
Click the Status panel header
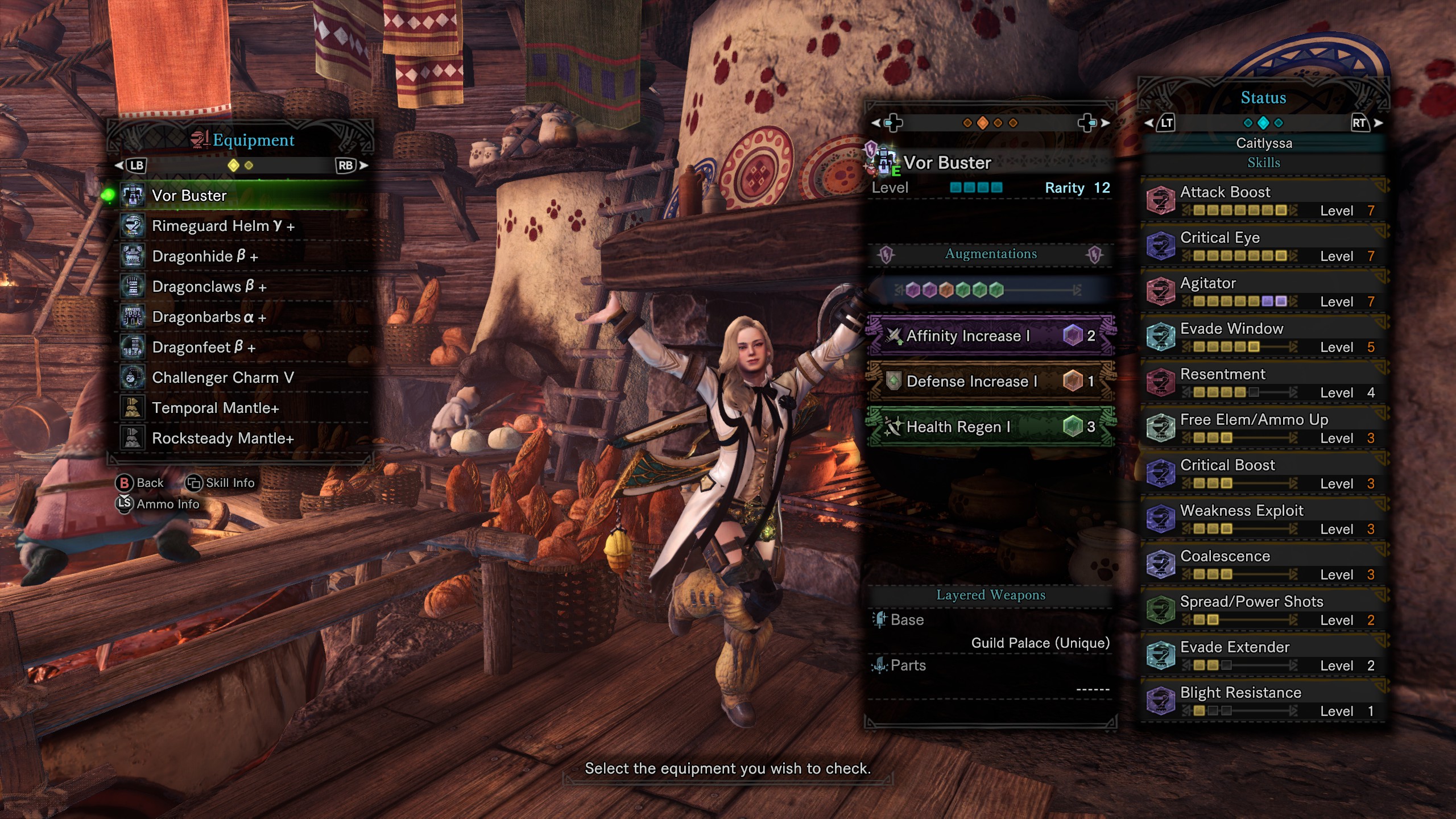1263,98
